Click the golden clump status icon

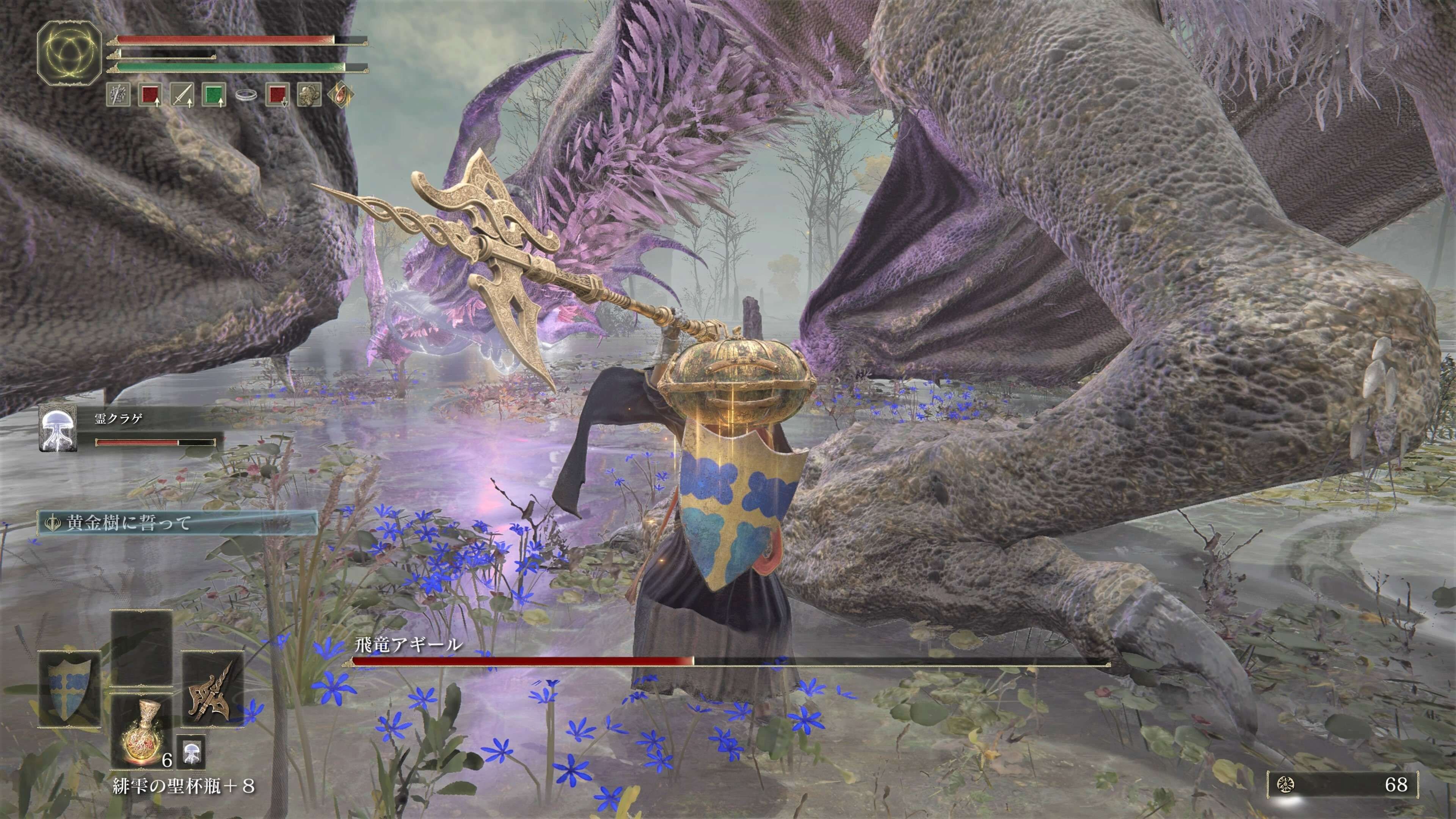[x=309, y=94]
